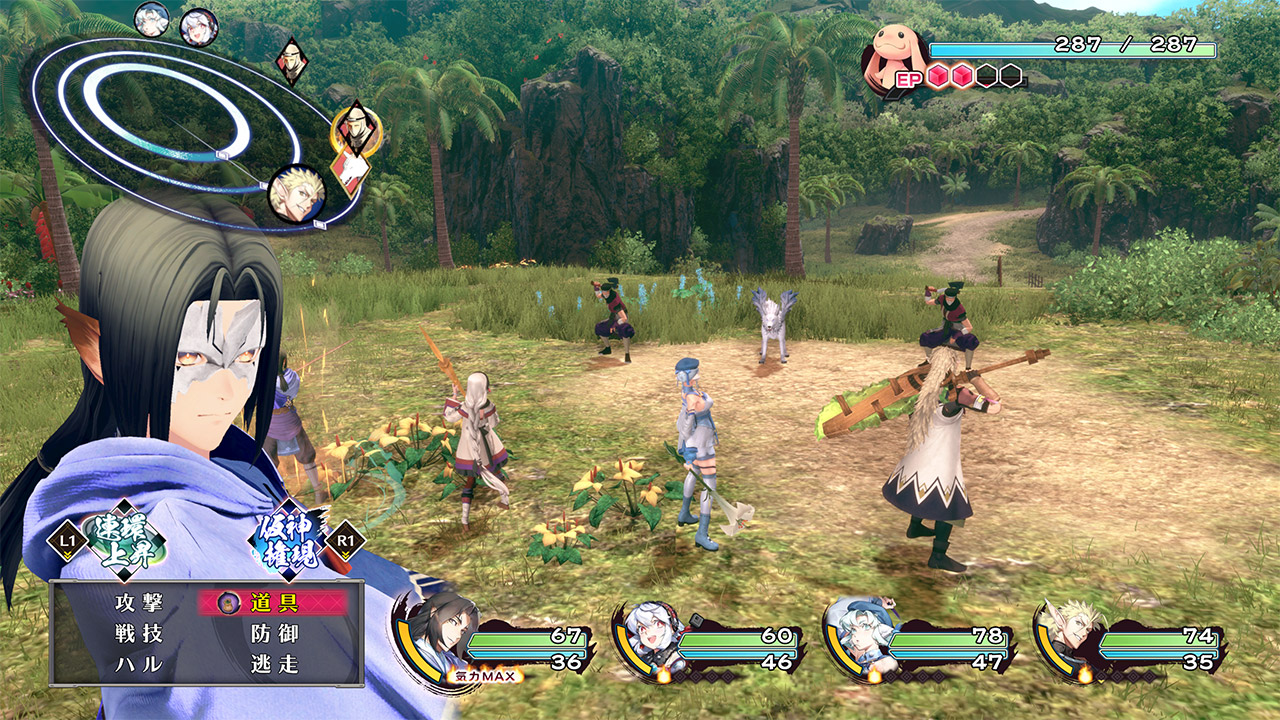1280x720 pixels.
Task: Click the blue-hat girl's turn-ring portrait
Action: pos(152,19)
